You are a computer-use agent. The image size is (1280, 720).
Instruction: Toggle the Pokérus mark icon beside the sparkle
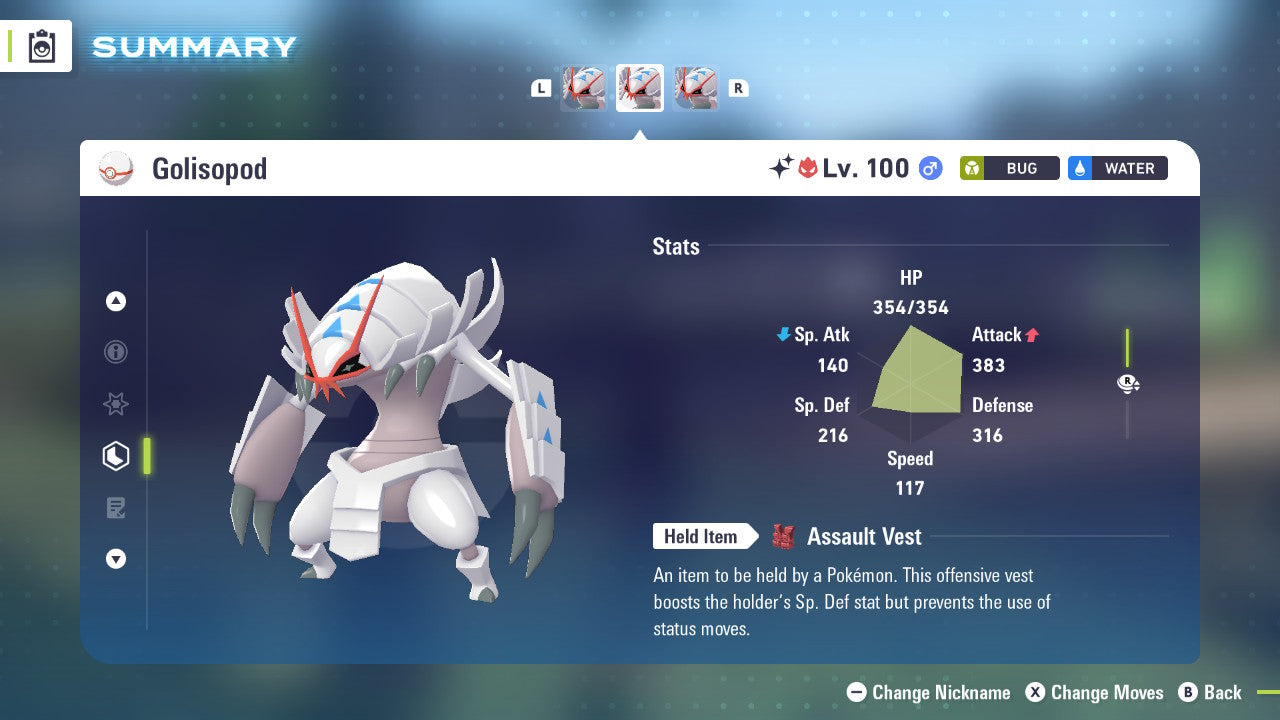click(806, 167)
